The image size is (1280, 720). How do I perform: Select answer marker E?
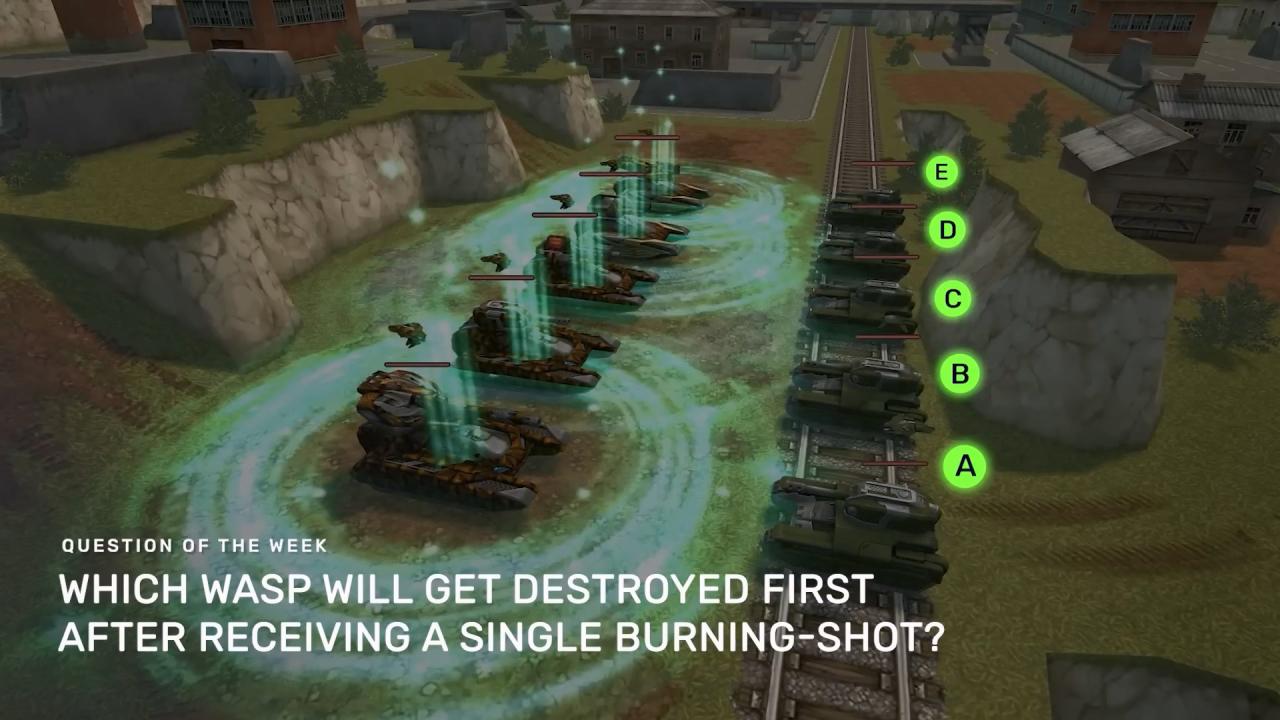tap(940, 172)
